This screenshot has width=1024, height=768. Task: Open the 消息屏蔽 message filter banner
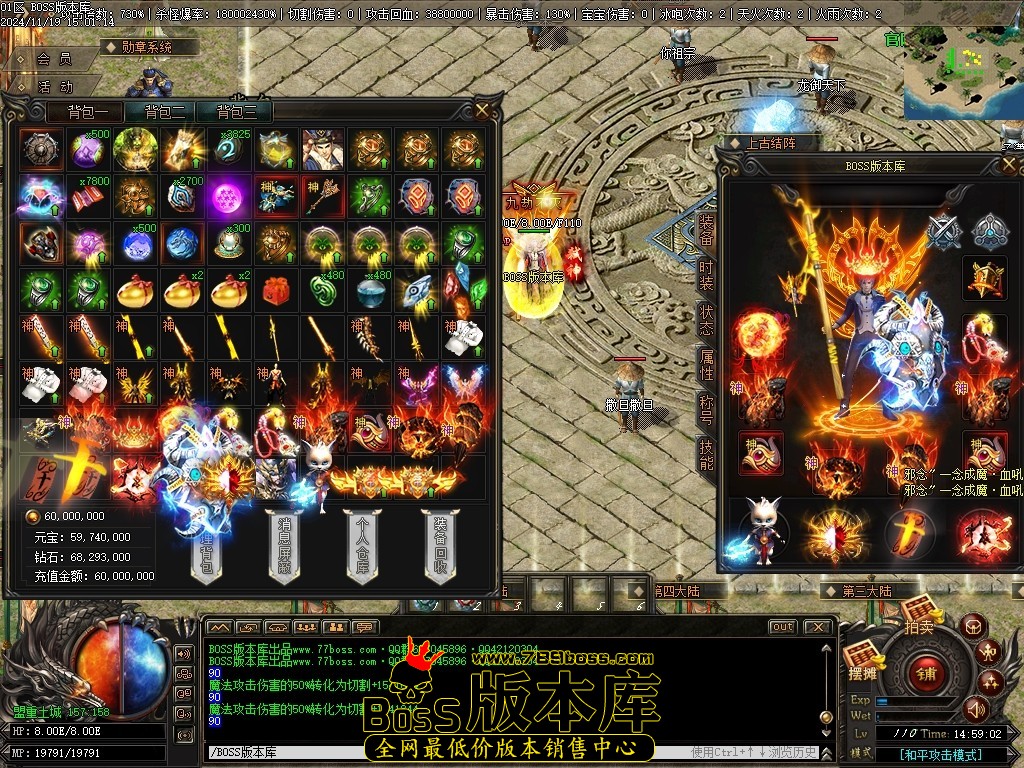283,545
